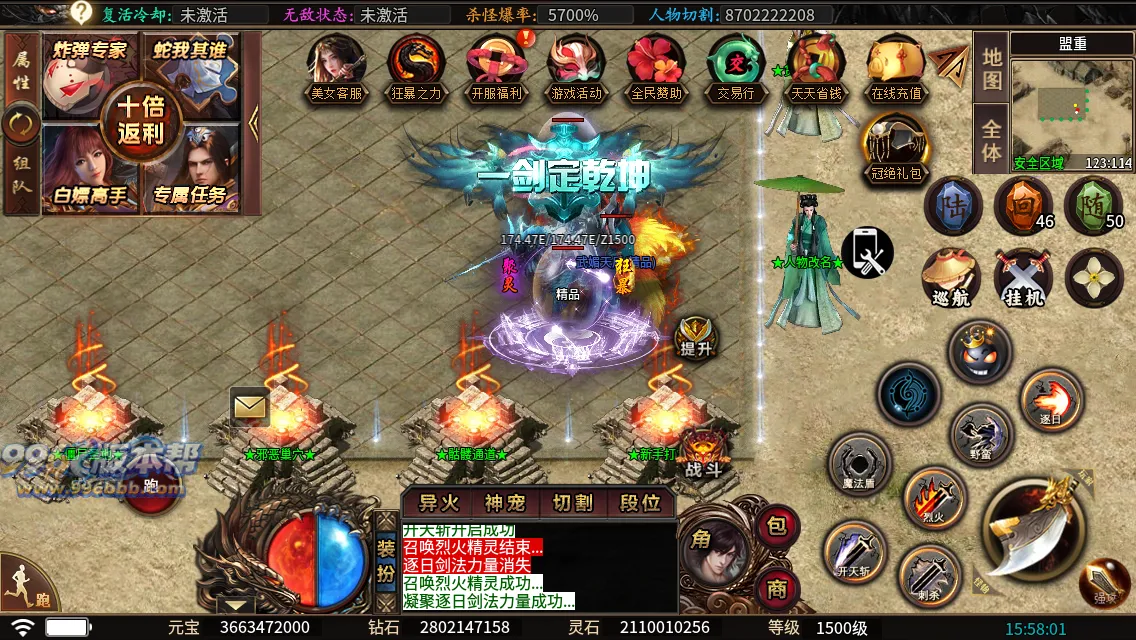
Task: Open the 狂暴之力 menu icon
Action: point(416,66)
